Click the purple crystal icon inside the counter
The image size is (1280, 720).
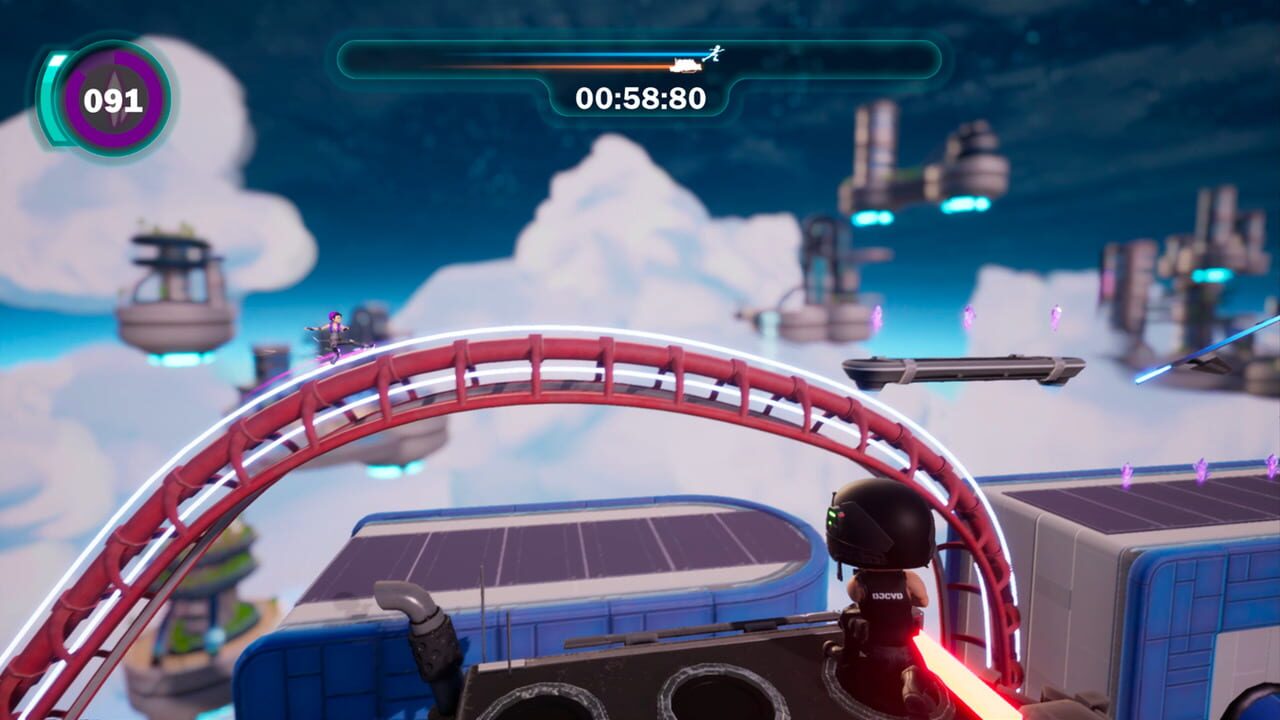pos(113,95)
